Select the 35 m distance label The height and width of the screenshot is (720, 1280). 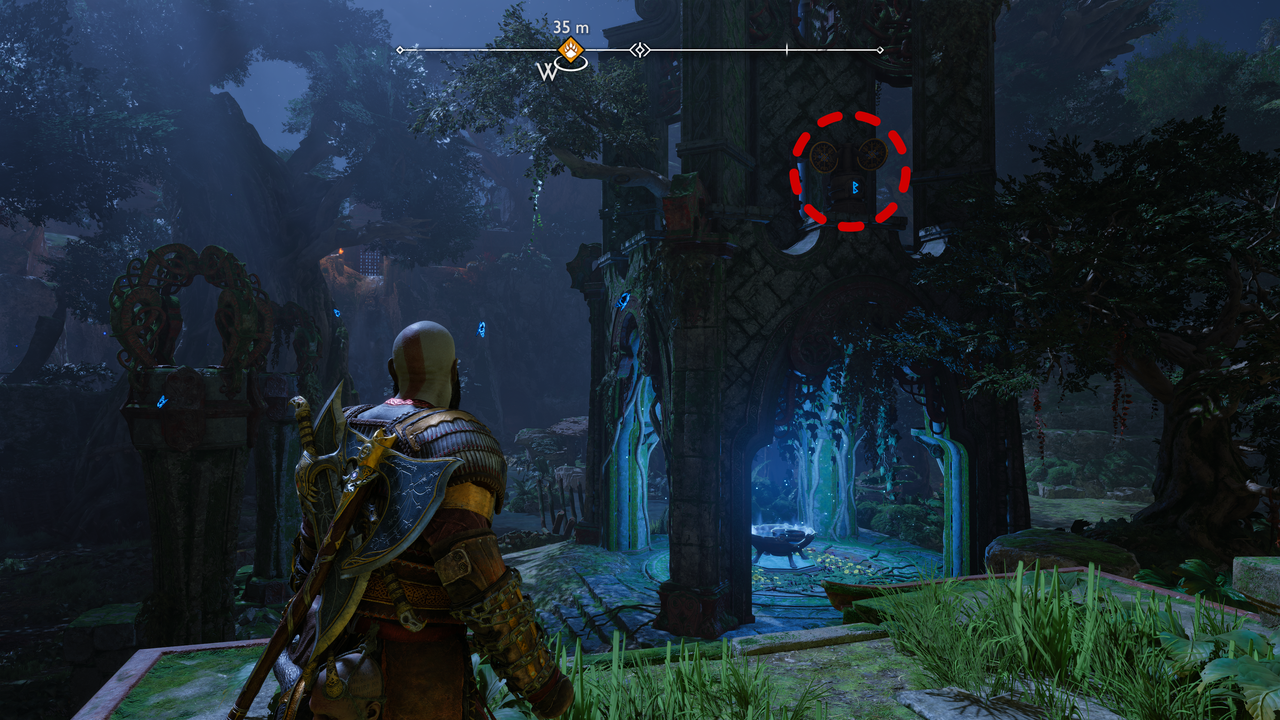point(570,26)
